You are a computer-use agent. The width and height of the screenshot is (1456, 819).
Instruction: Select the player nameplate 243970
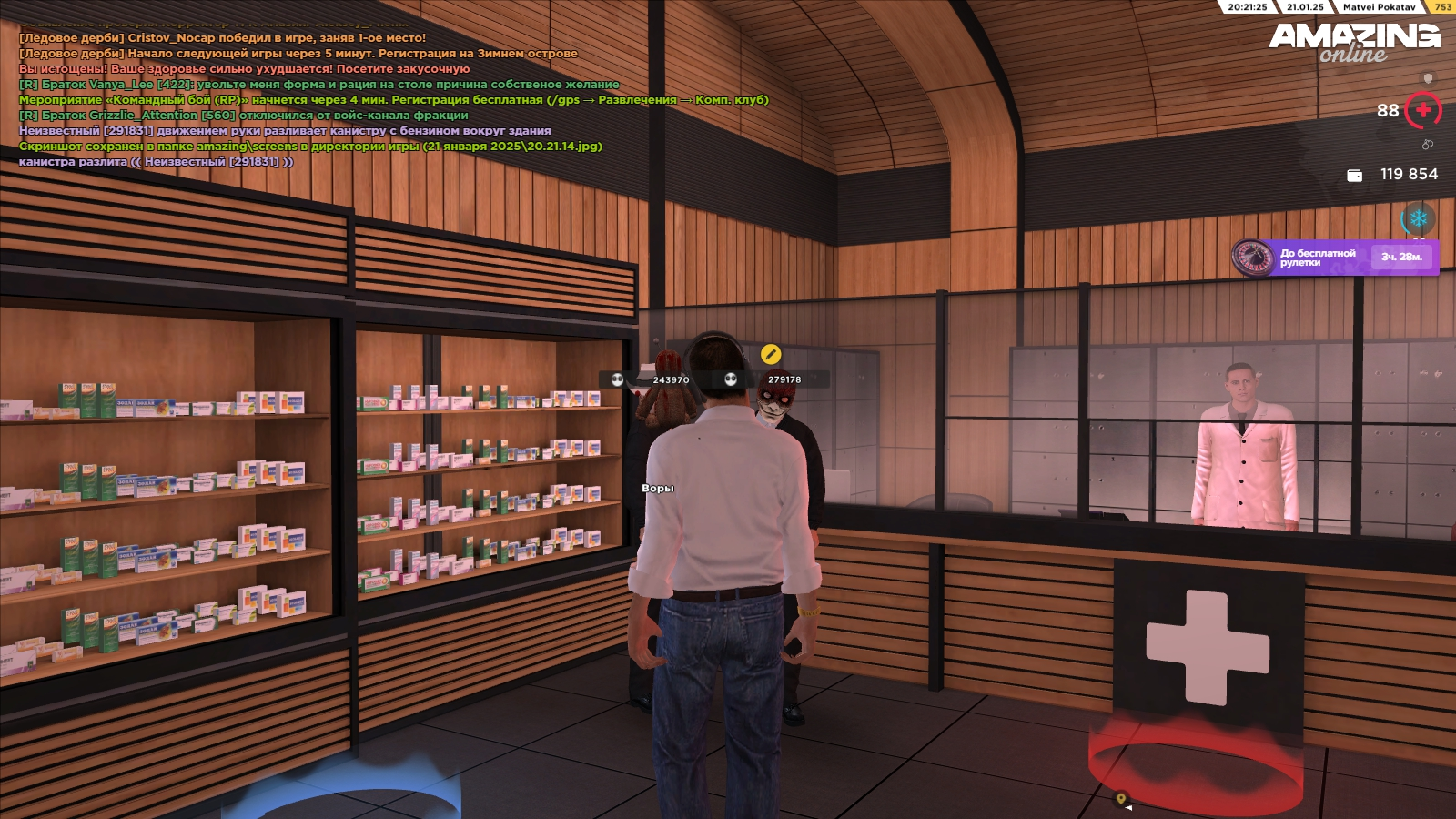670,379
